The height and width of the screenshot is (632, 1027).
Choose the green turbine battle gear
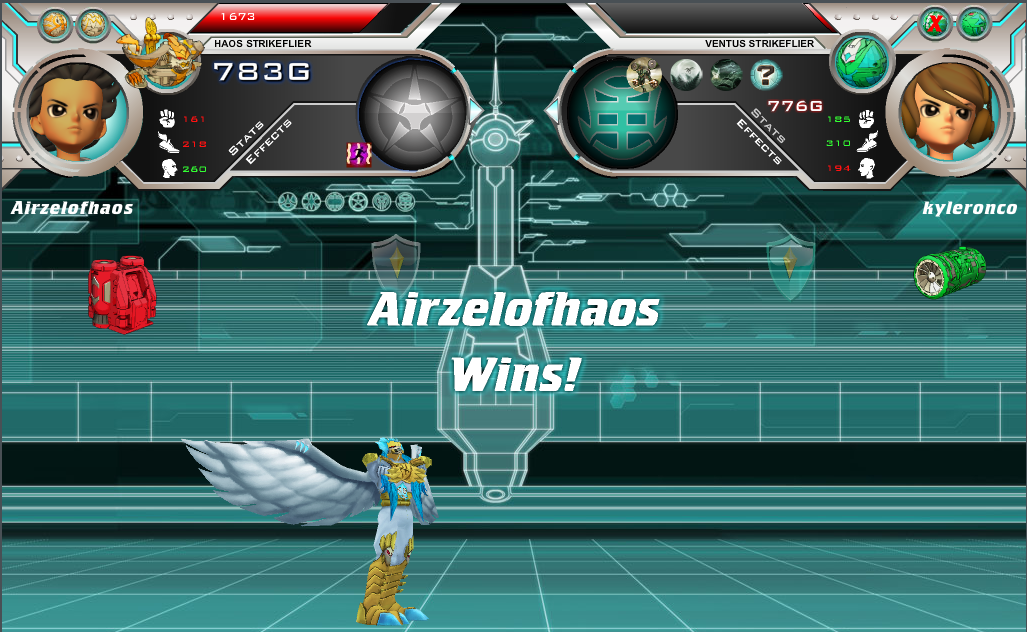(x=949, y=272)
